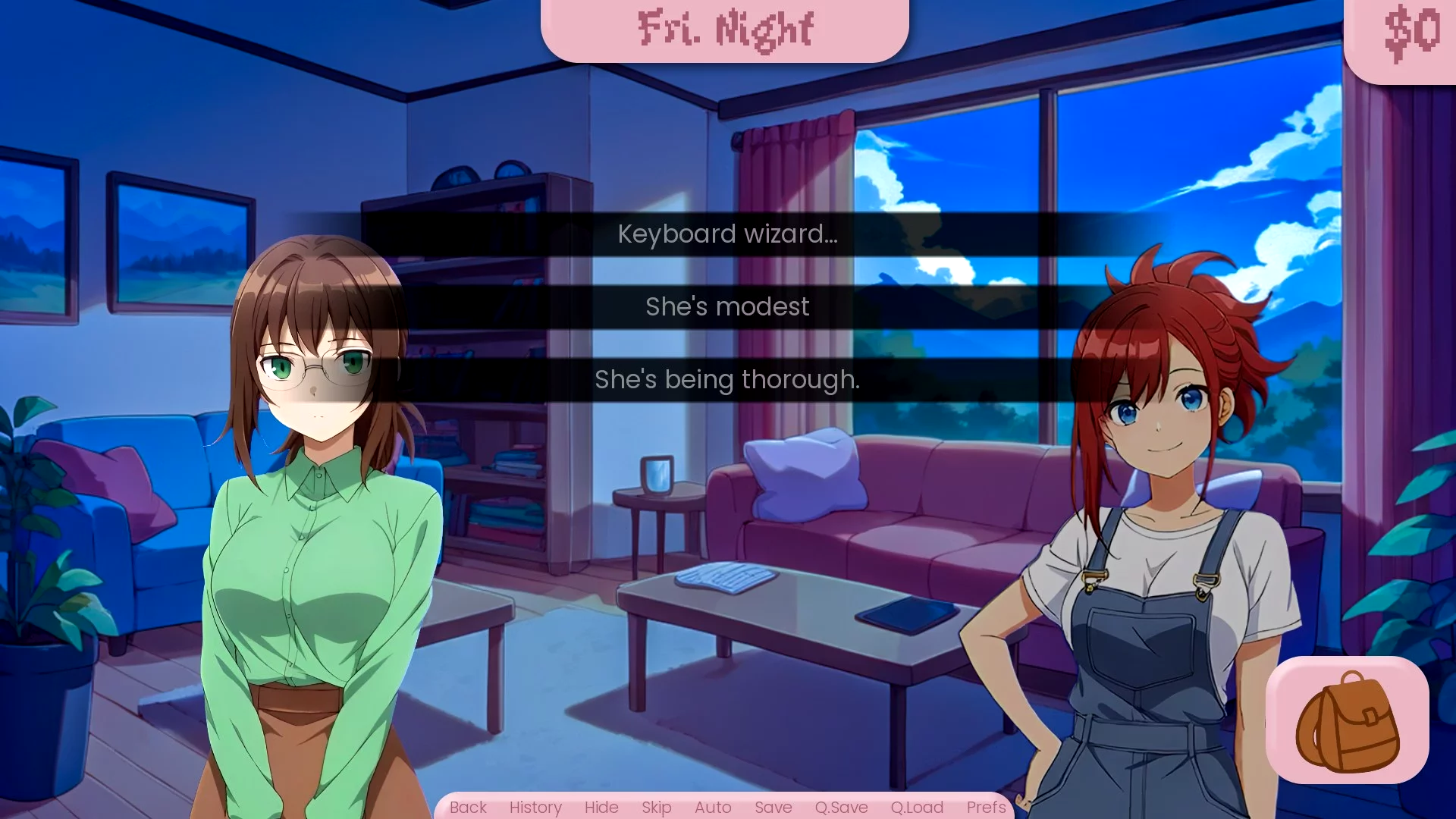Open the dialogue History log
The width and height of the screenshot is (1456, 819).
tap(535, 808)
